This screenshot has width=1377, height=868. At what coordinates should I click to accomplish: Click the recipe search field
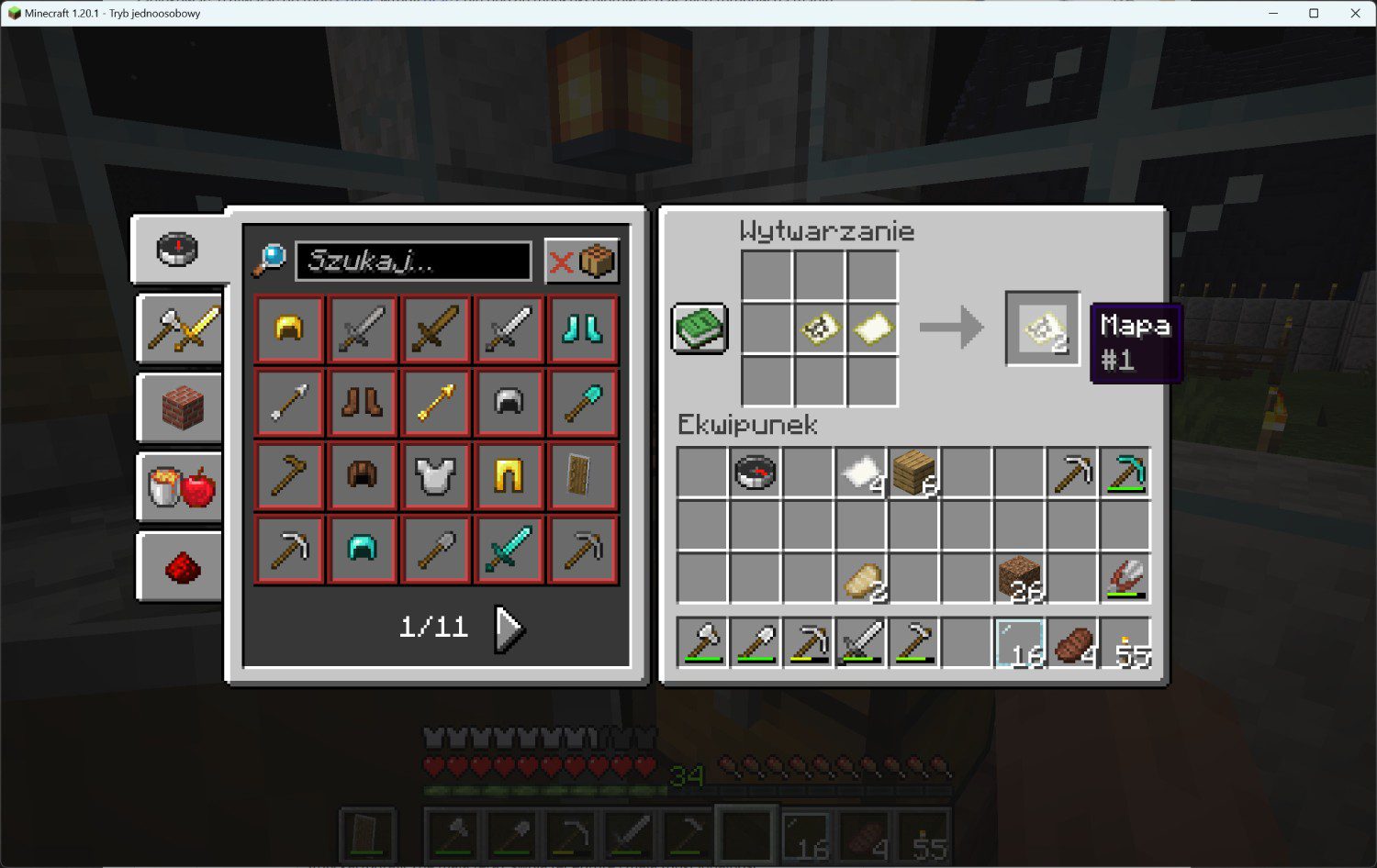[x=413, y=262]
